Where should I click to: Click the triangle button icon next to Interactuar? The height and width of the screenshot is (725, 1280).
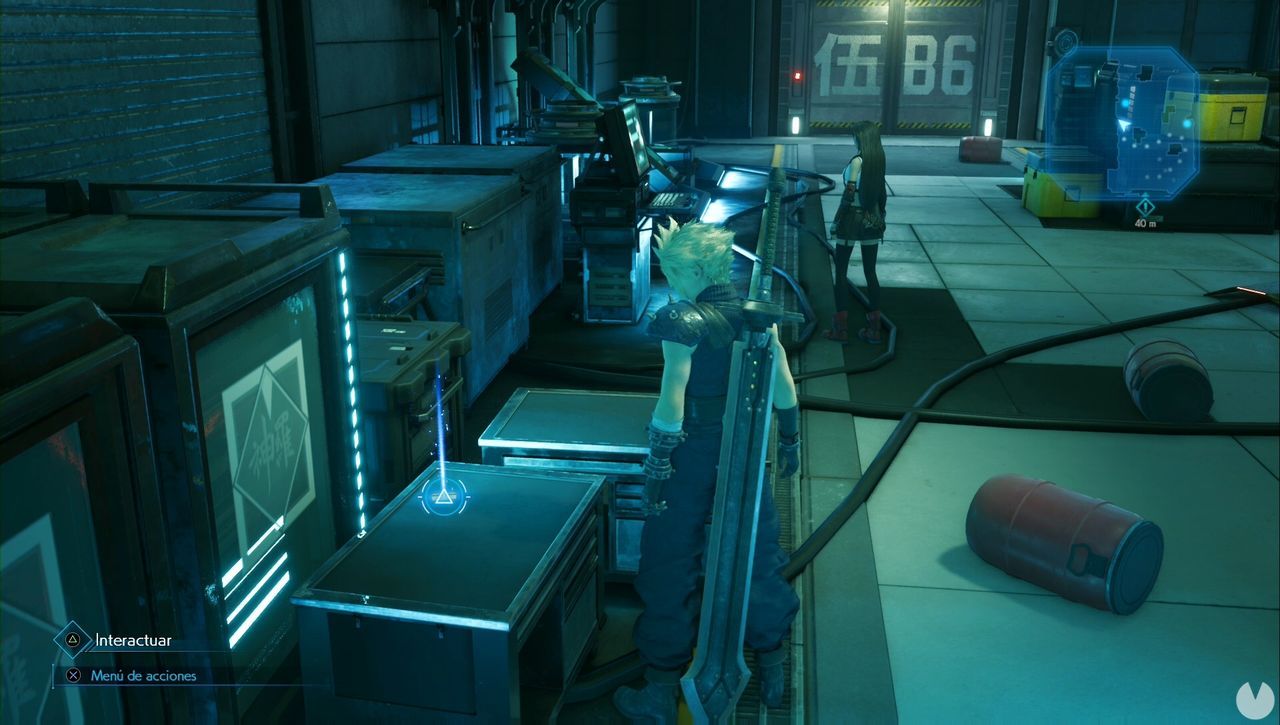71,637
